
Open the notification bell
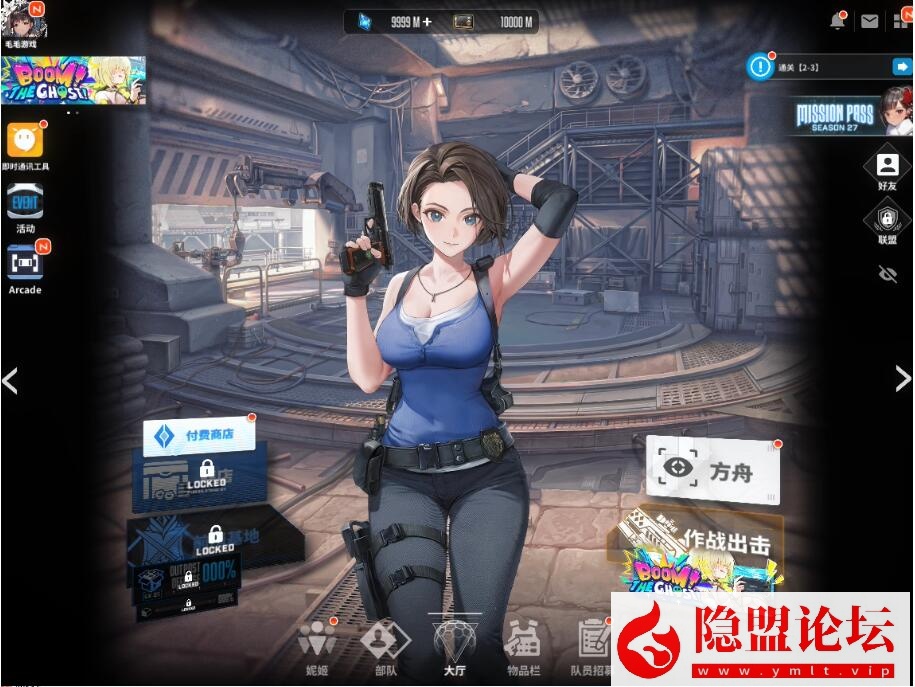tap(838, 21)
